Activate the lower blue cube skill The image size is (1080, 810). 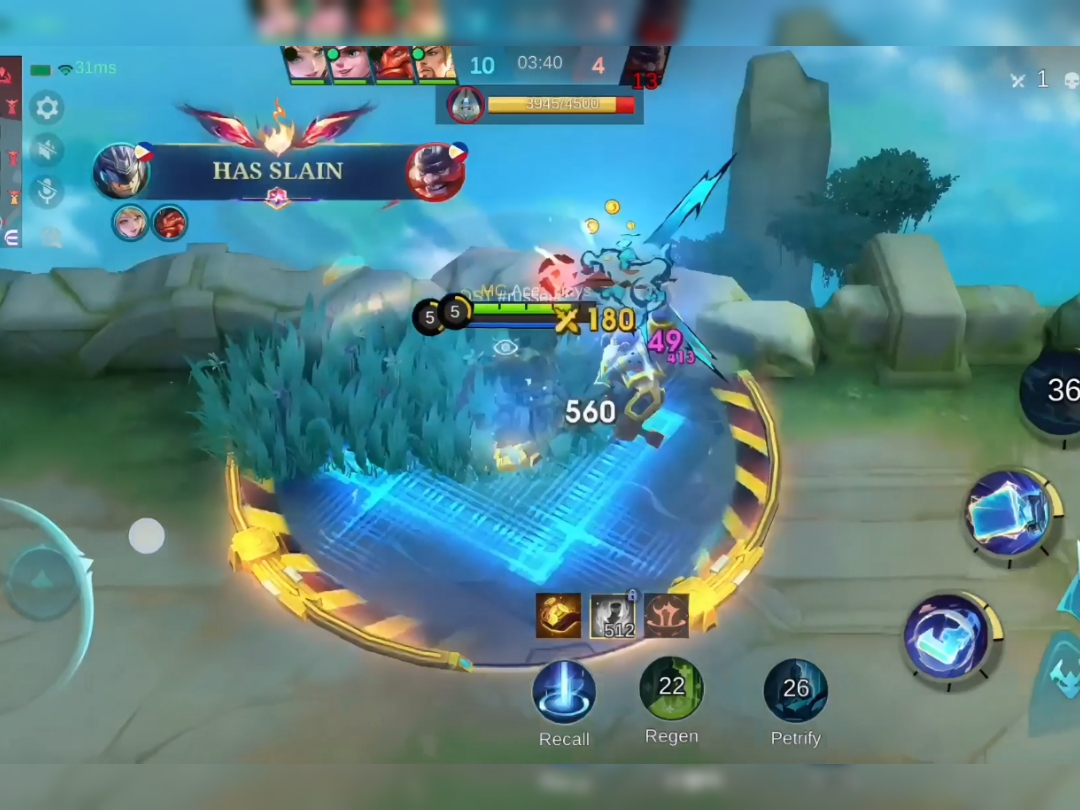point(946,638)
